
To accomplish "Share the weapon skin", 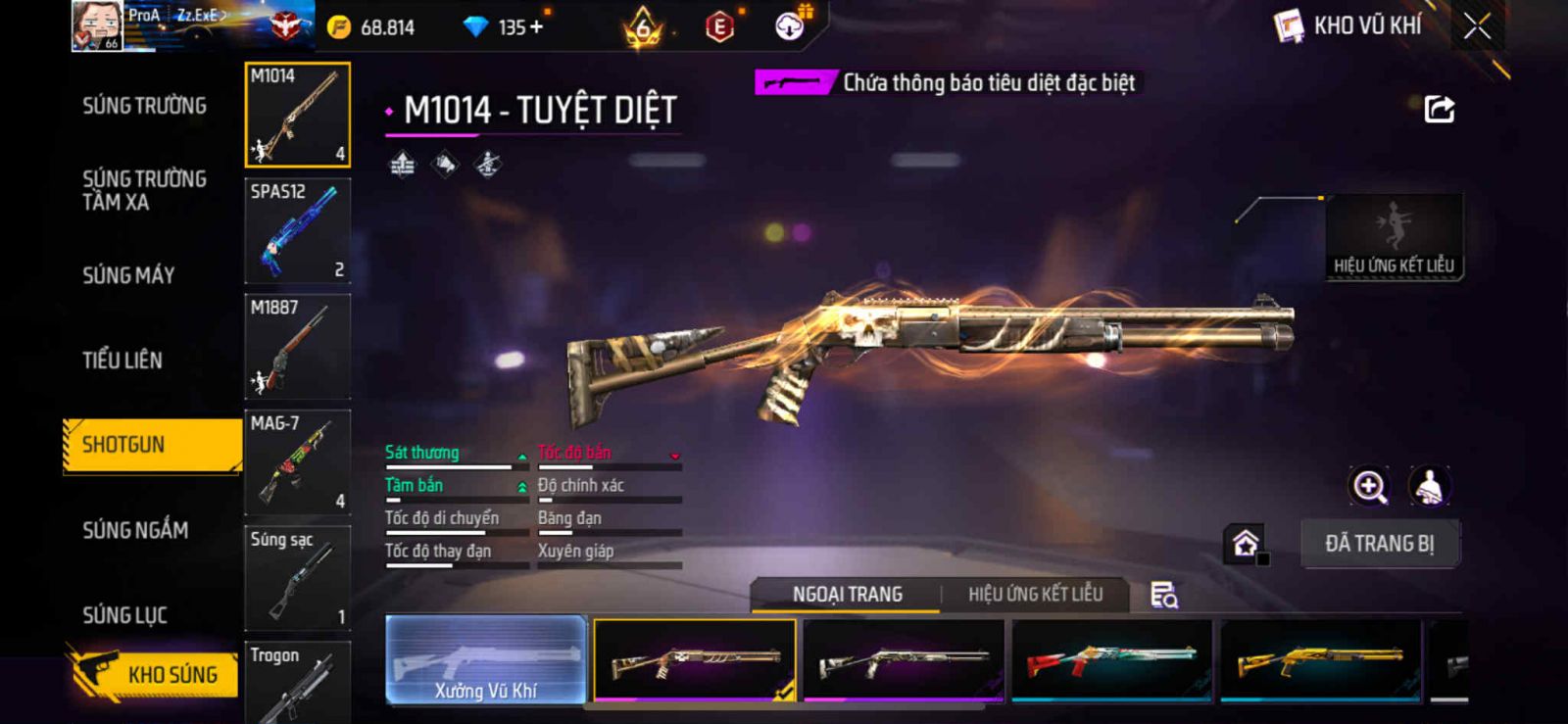I will [x=1439, y=109].
